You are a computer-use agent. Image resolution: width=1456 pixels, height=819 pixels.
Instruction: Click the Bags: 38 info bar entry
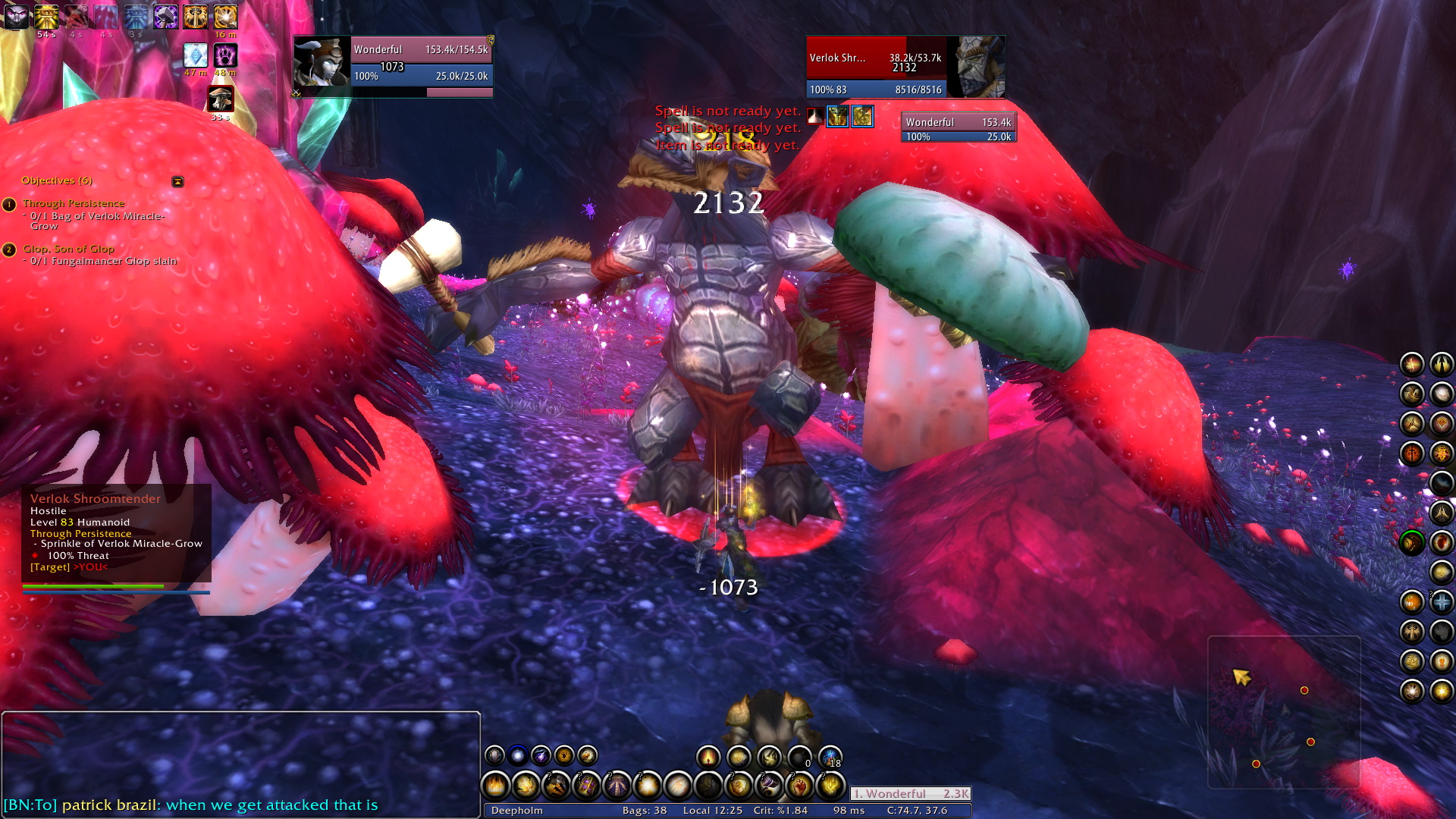point(645,811)
